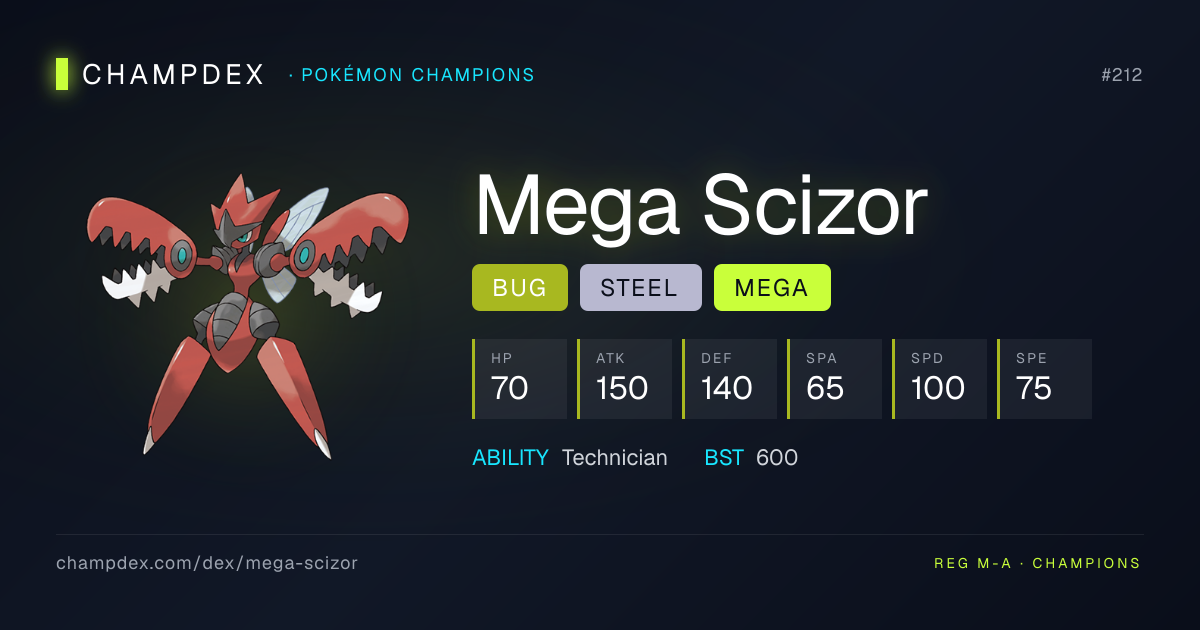Show details for the Technician ability
Image resolution: width=1200 pixels, height=630 pixels.
pos(614,458)
